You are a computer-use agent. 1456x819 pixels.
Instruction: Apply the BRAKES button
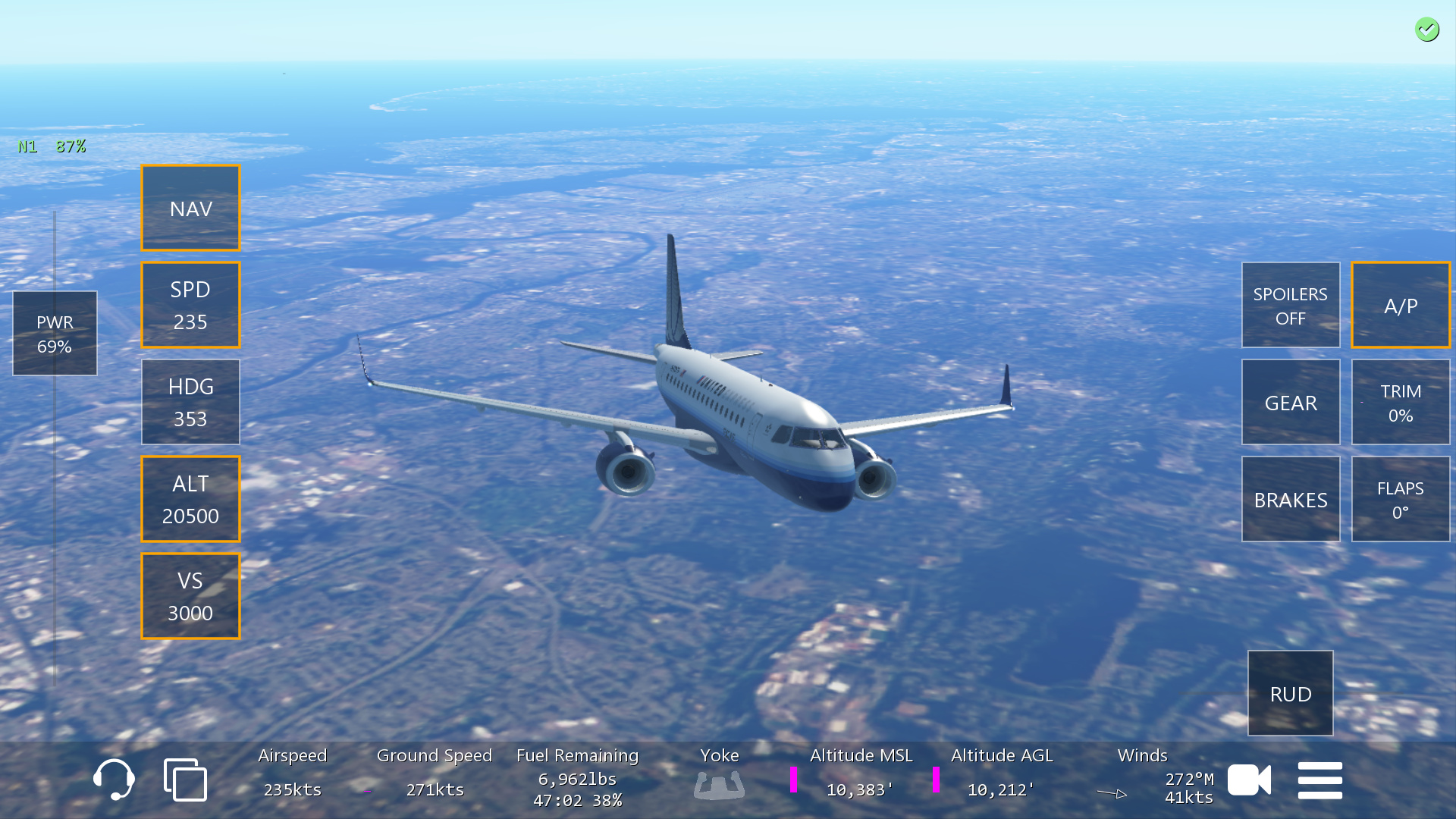coord(1290,499)
